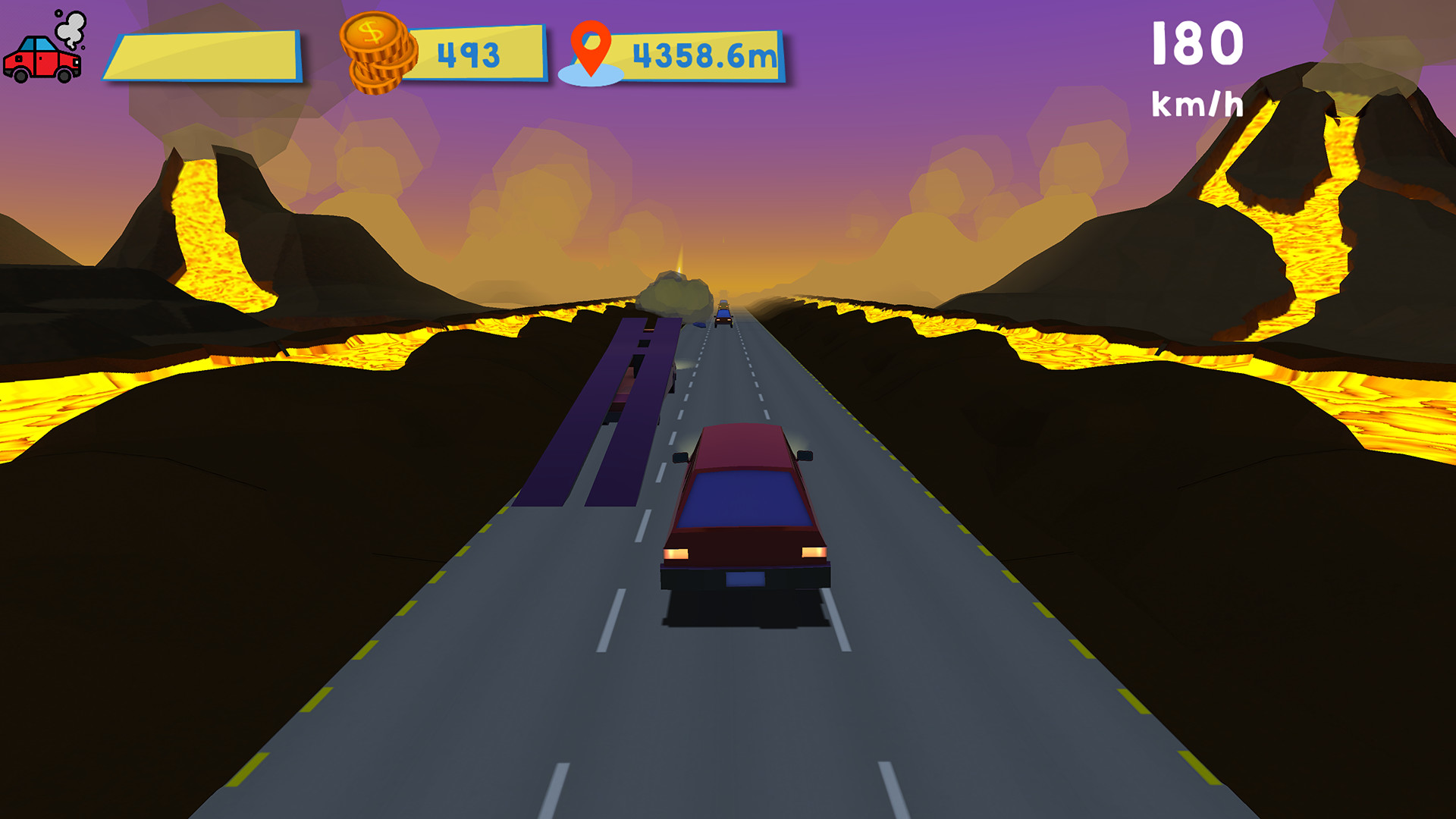The width and height of the screenshot is (1456, 819).
Task: Click the empty yellow health bar
Action: (206, 55)
